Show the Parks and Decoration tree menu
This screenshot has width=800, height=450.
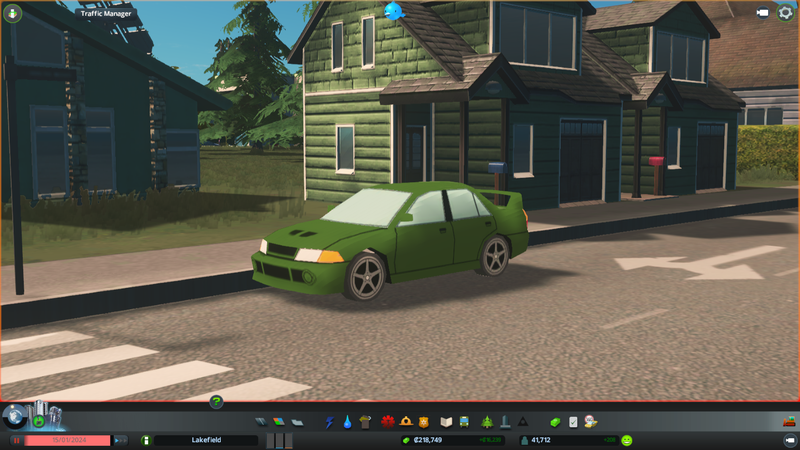coord(487,422)
